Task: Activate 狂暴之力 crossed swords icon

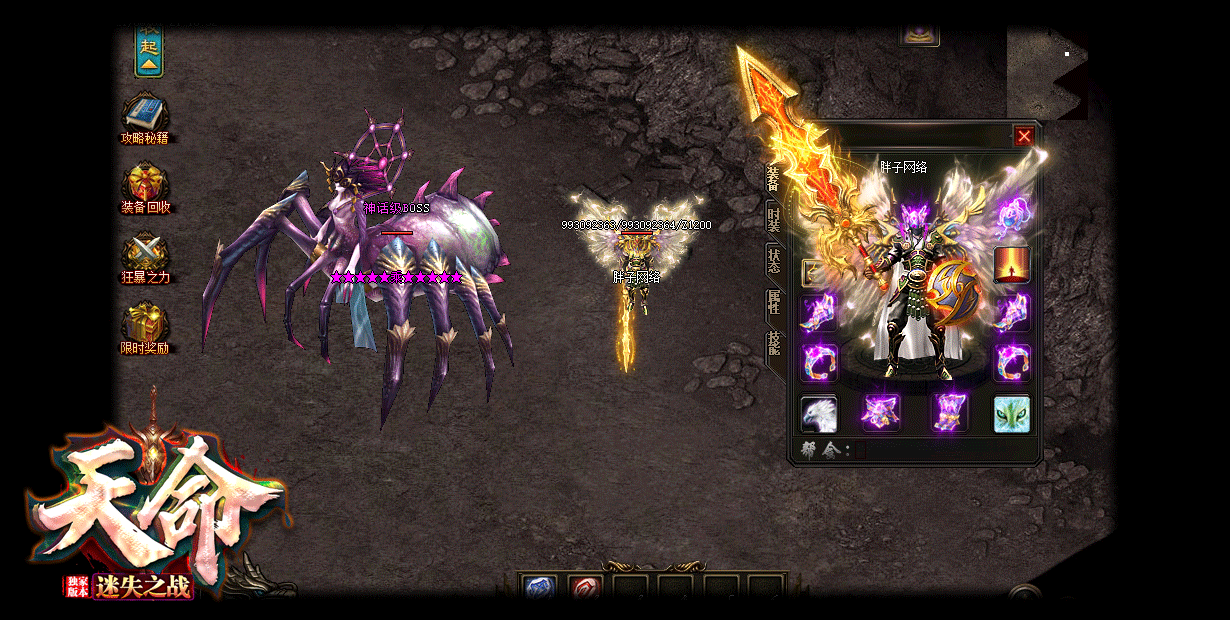Action: 145,251
